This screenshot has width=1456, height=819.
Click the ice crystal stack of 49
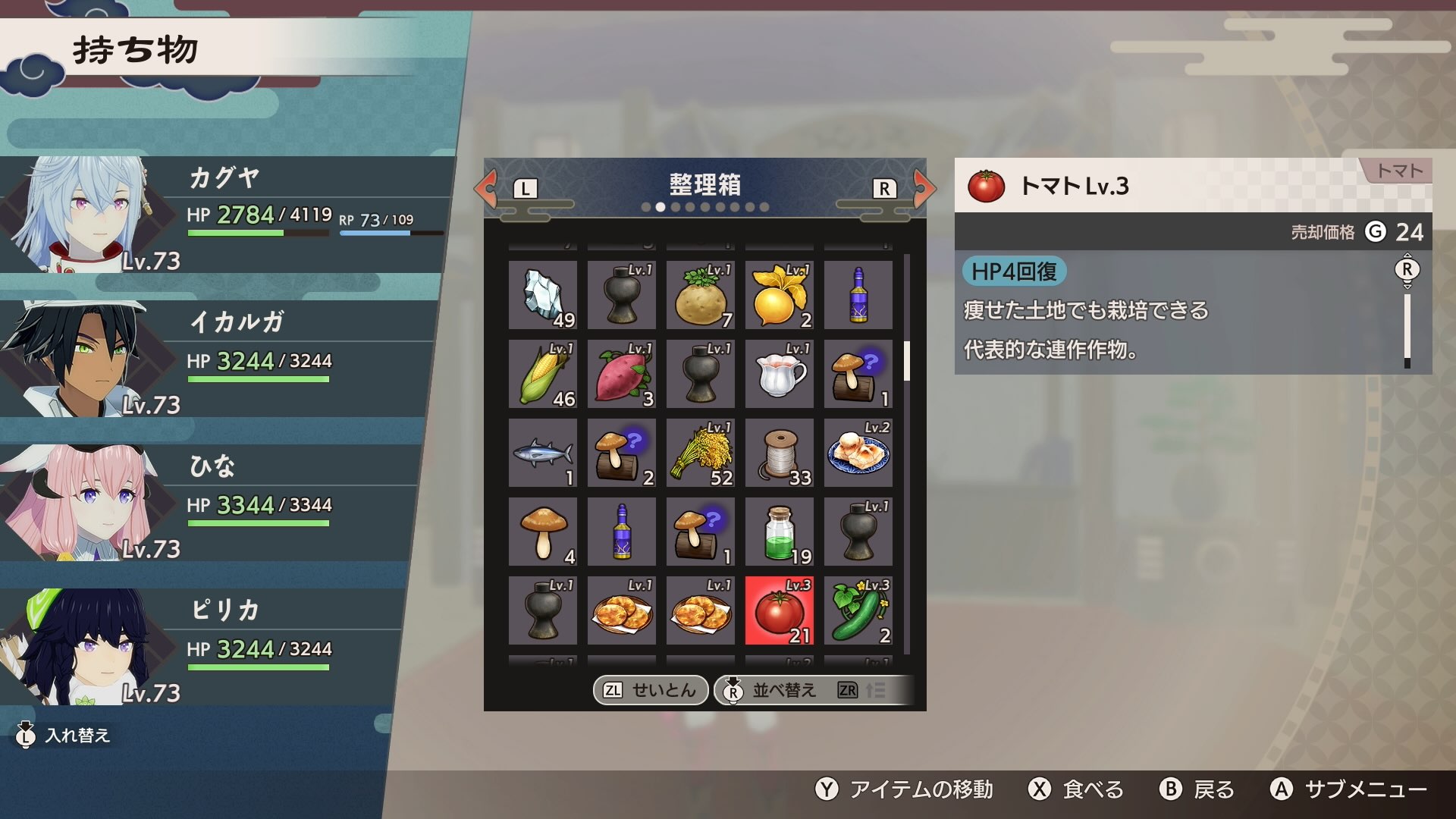[x=542, y=295]
